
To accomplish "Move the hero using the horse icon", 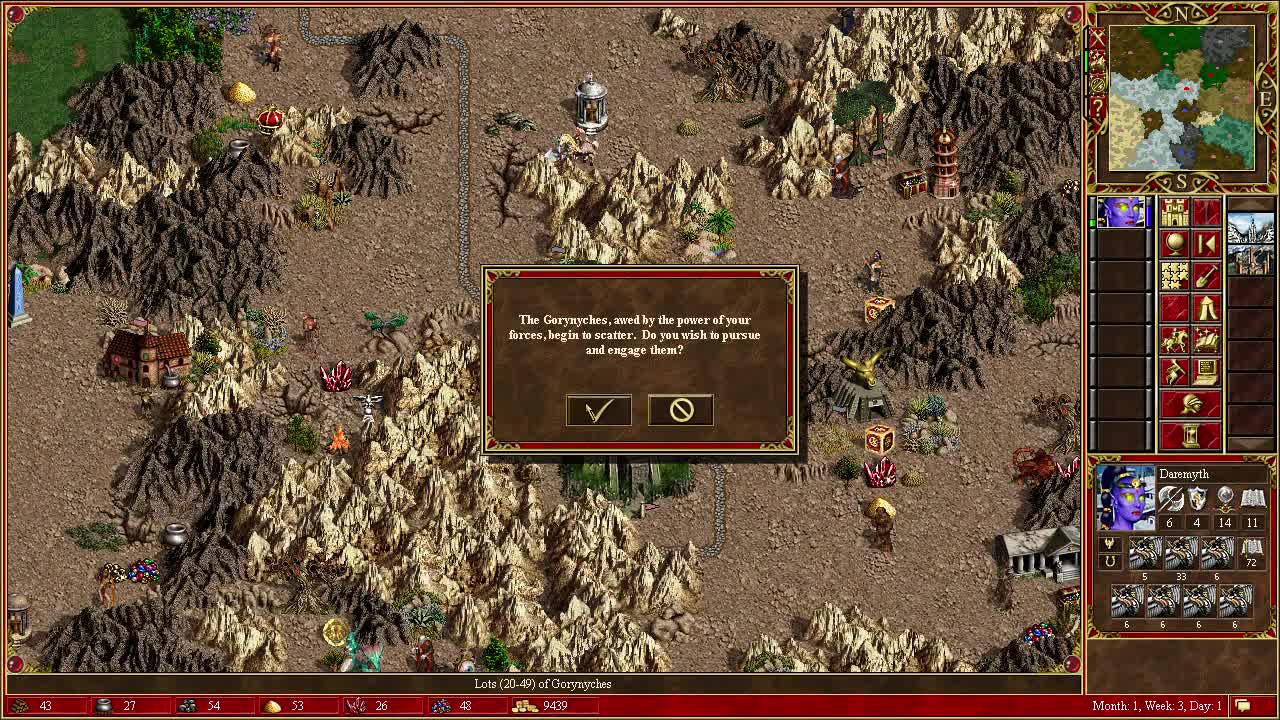I will pos(1173,338).
